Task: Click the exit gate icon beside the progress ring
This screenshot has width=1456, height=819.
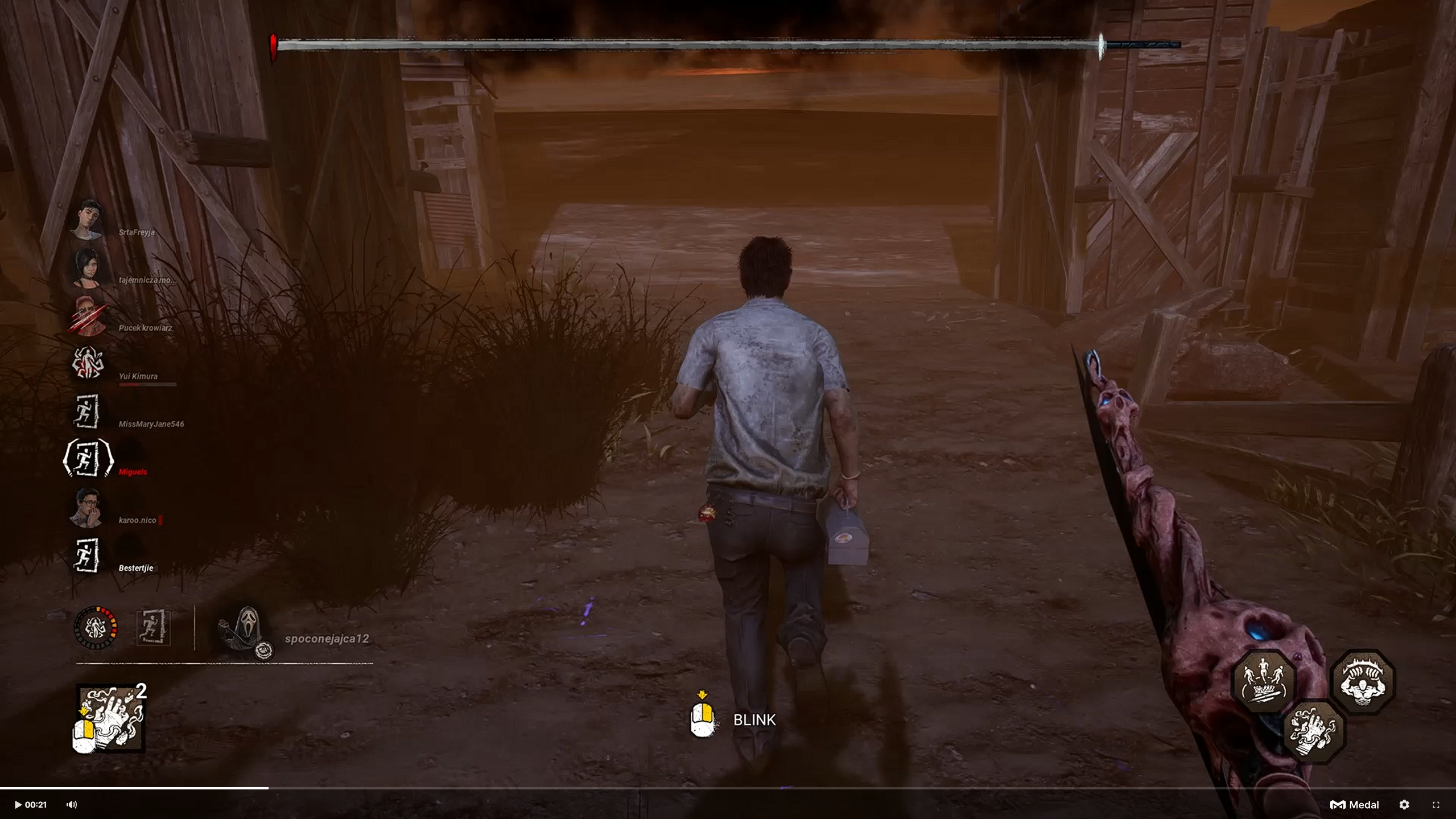Action: pyautogui.click(x=154, y=627)
